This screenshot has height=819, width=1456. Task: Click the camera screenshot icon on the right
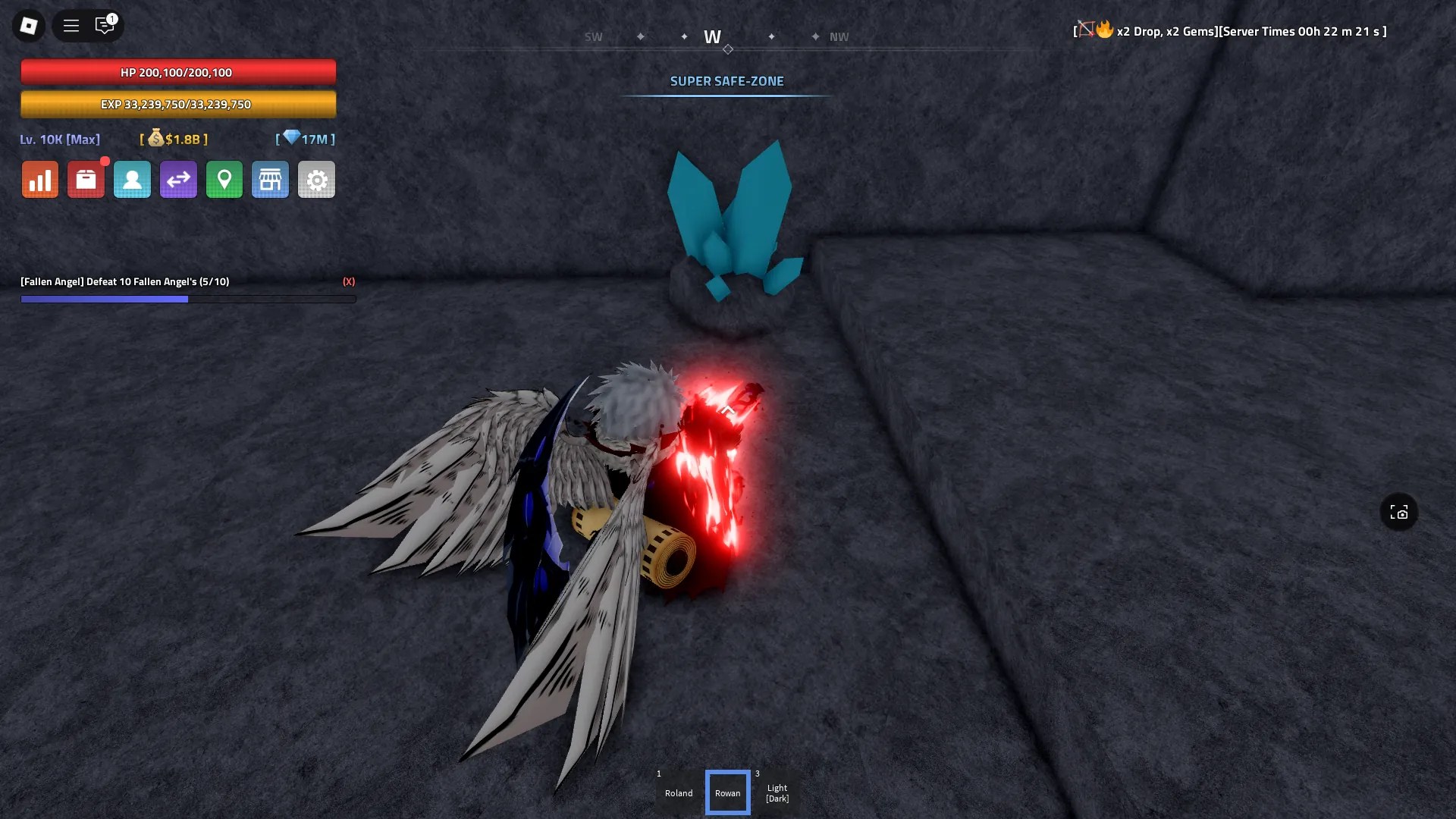click(1399, 512)
